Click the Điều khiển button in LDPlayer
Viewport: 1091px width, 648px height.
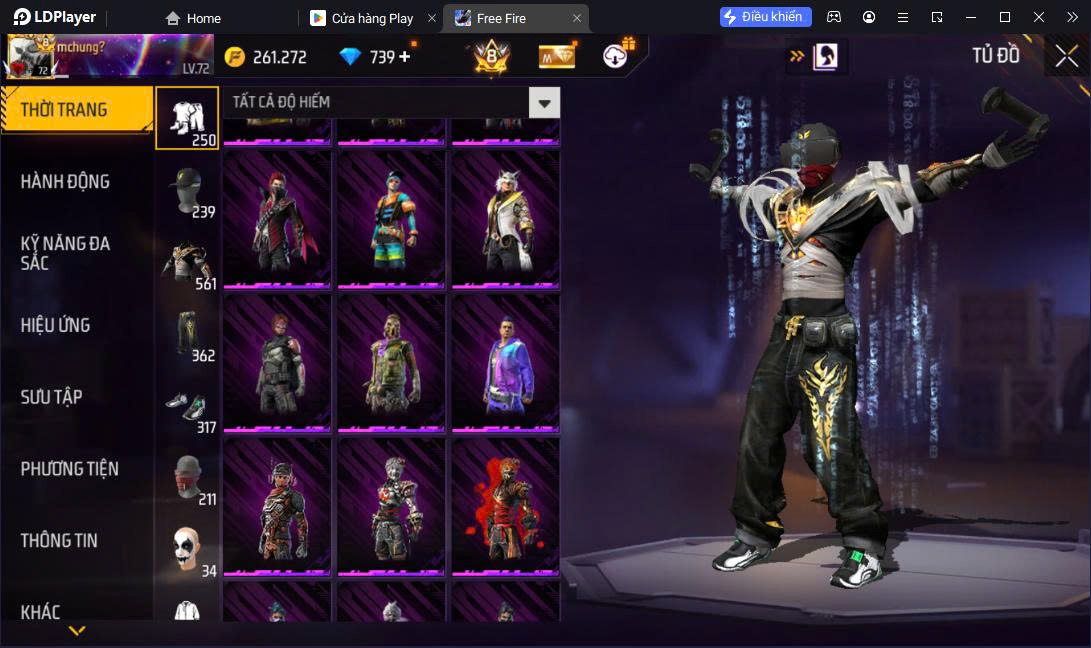pyautogui.click(x=765, y=17)
